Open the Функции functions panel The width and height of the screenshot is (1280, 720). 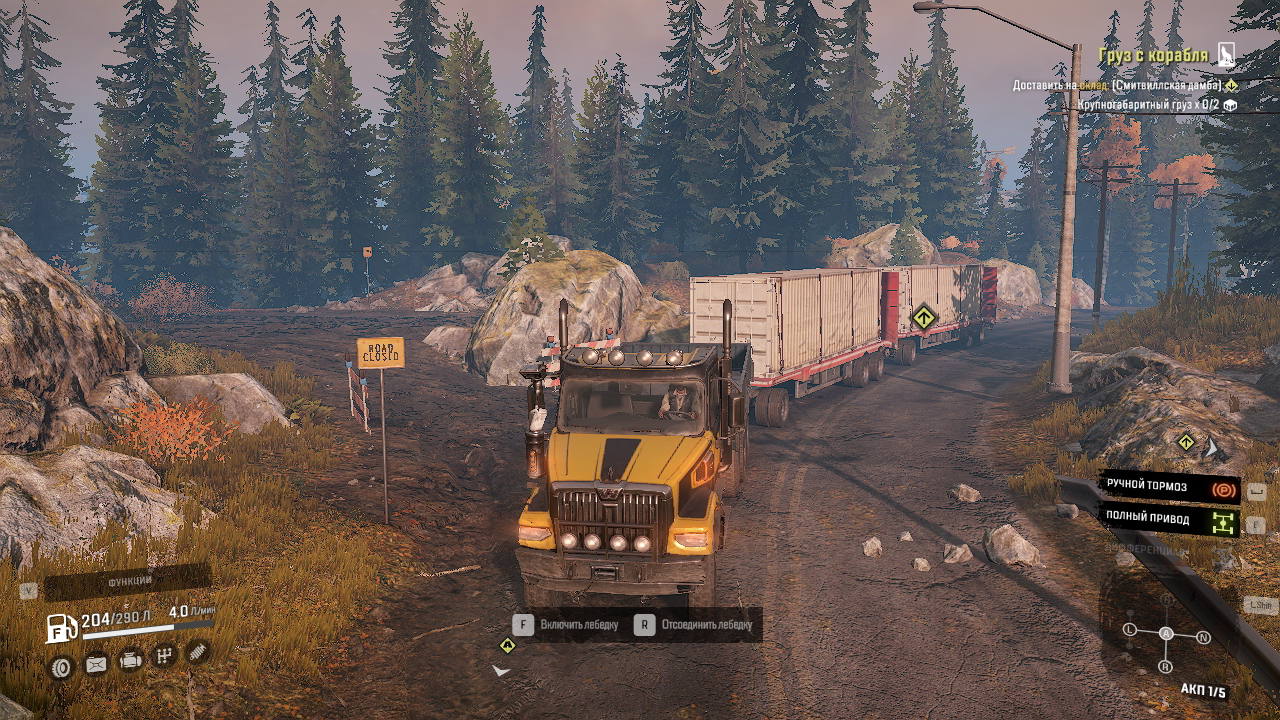click(x=128, y=581)
